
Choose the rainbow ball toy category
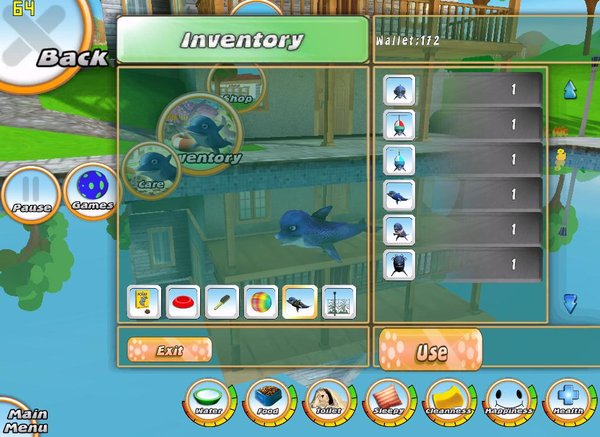261,302
